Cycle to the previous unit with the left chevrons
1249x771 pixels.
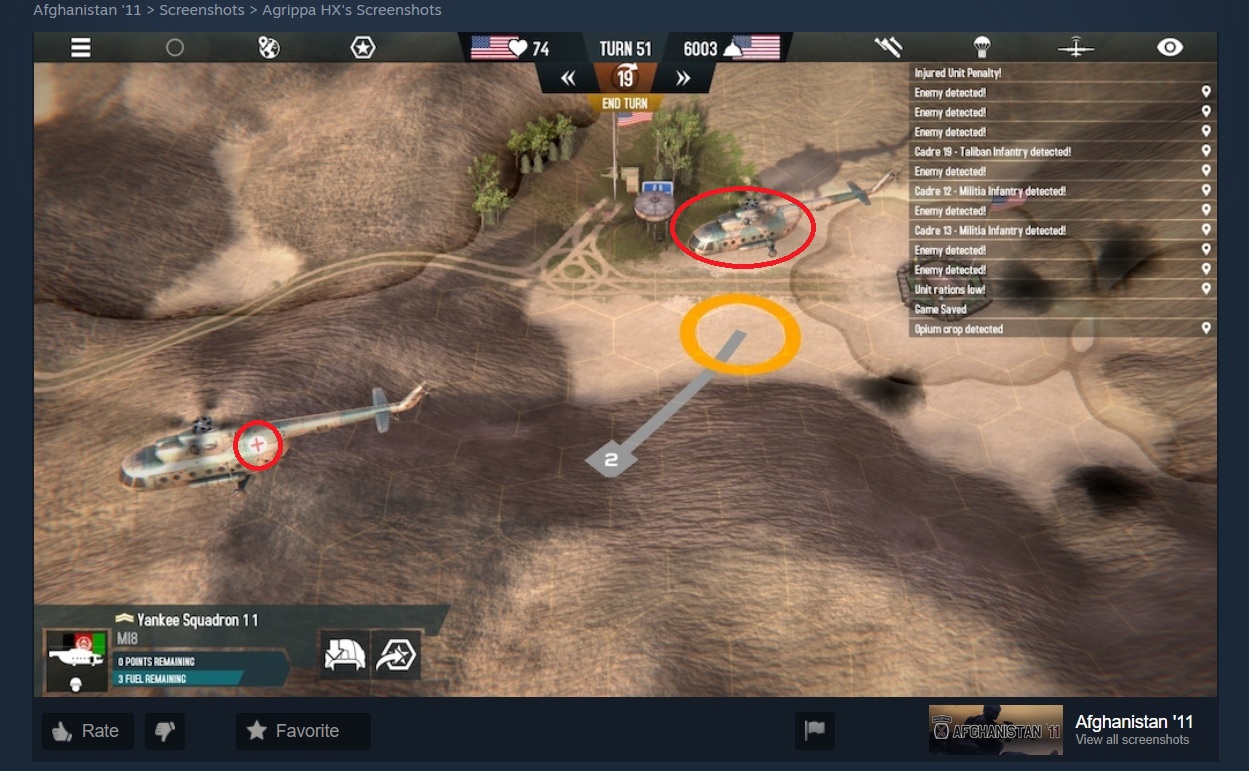tap(568, 78)
